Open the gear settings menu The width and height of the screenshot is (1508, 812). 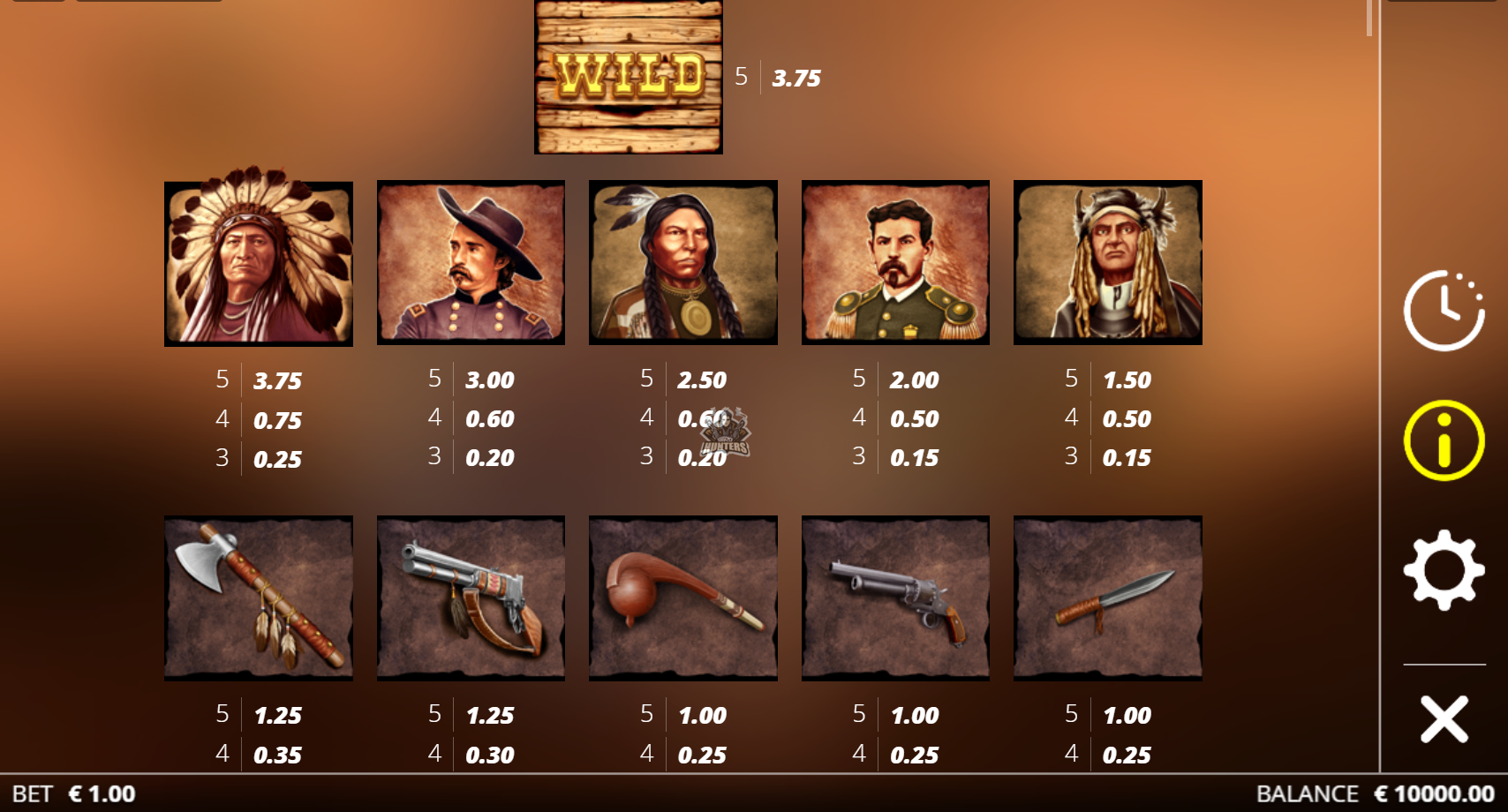[x=1444, y=570]
